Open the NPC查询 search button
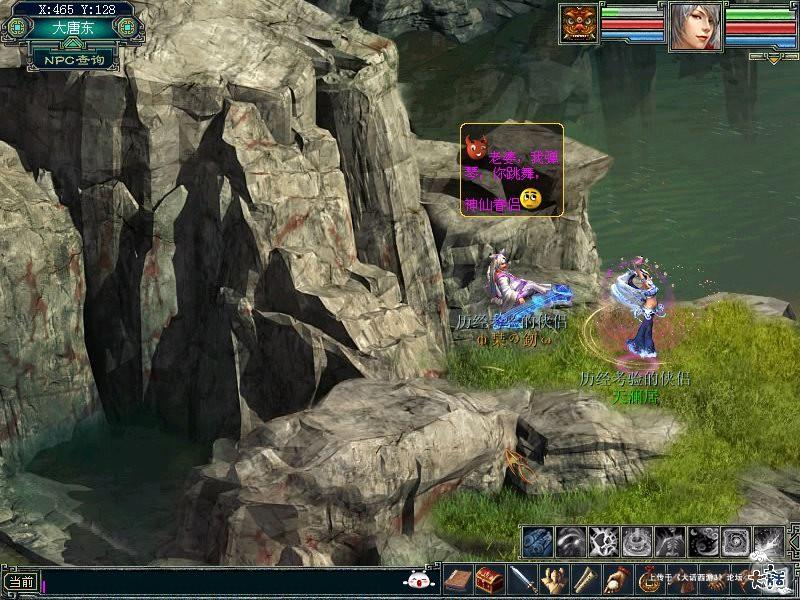Viewport: 800px width, 600px height. point(73,60)
